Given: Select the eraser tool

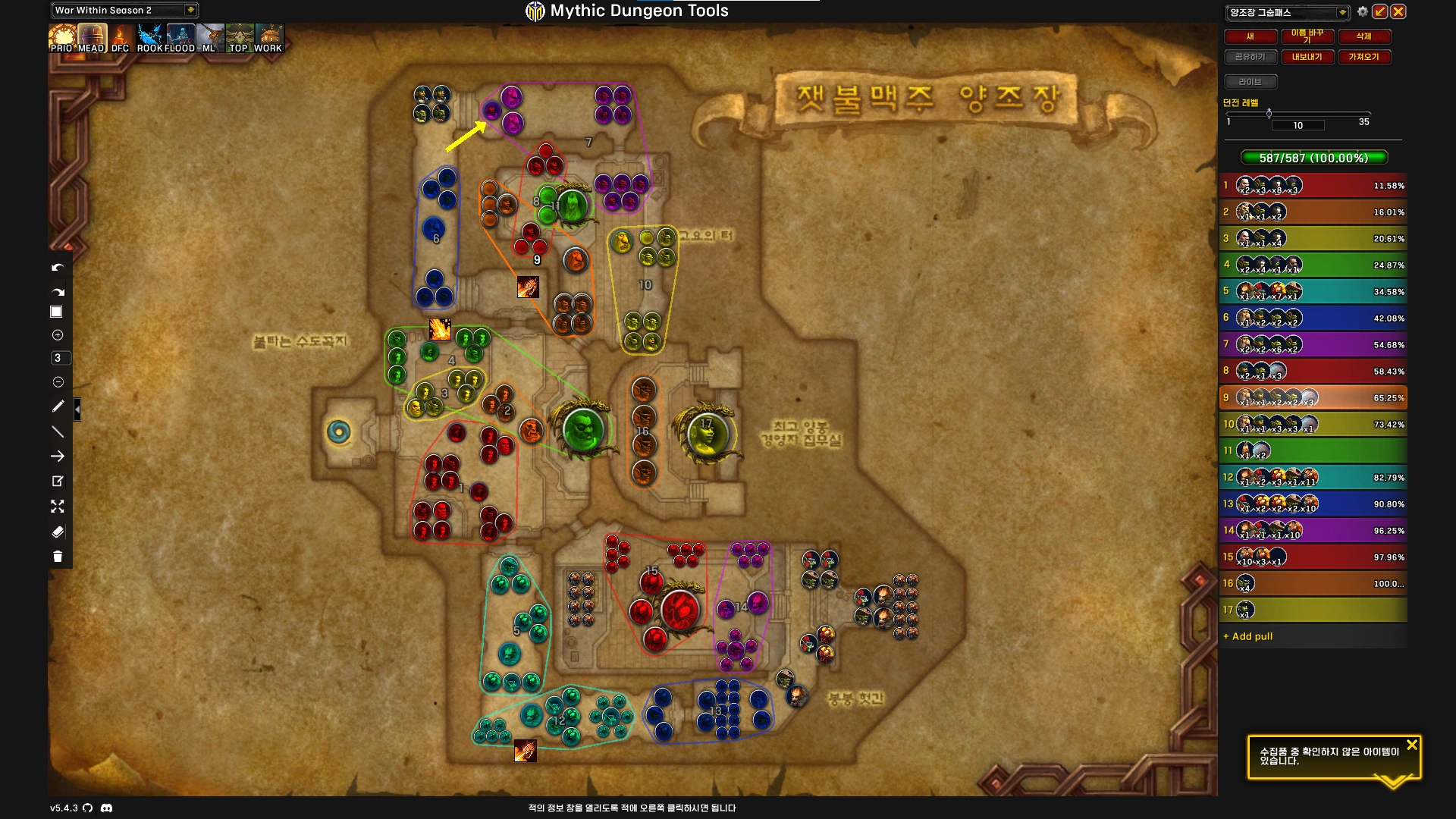Looking at the screenshot, I should coord(58,532).
